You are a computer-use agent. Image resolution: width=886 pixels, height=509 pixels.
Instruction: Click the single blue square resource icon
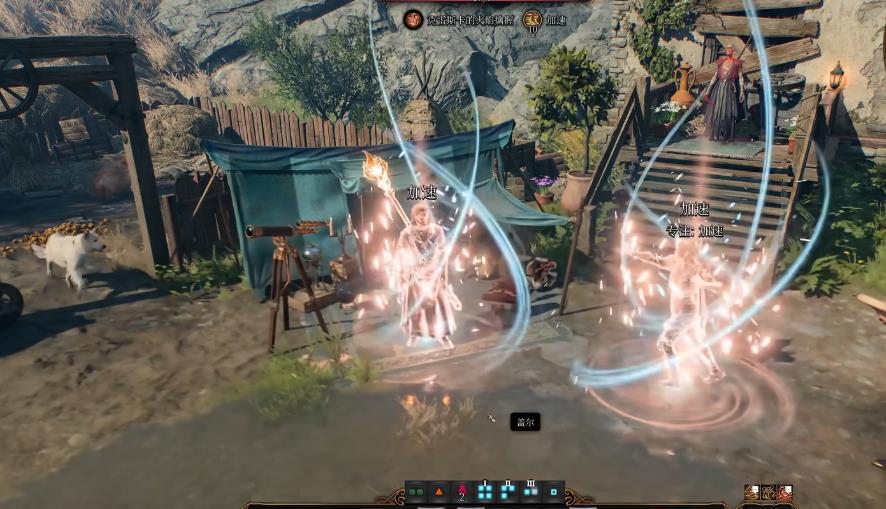click(553, 492)
